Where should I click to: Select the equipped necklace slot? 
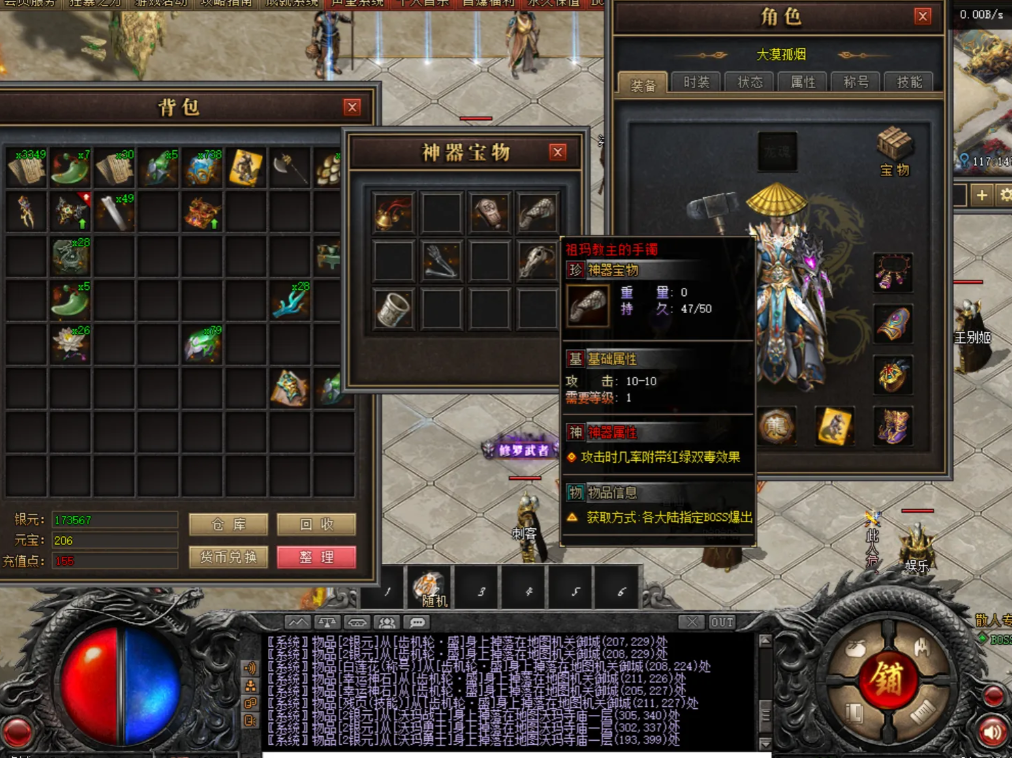(893, 272)
